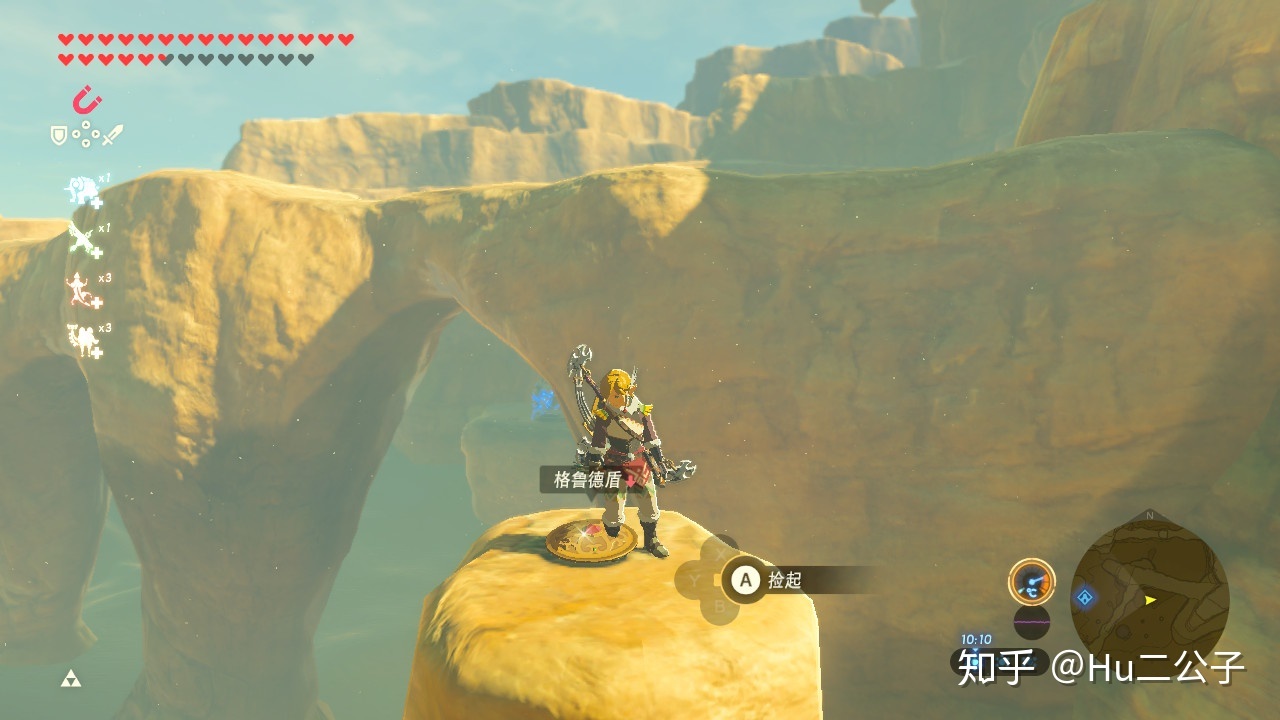The height and width of the screenshot is (720, 1280).
Task: Click the orange-tinted x3 buff icon
Action: (x=82, y=290)
